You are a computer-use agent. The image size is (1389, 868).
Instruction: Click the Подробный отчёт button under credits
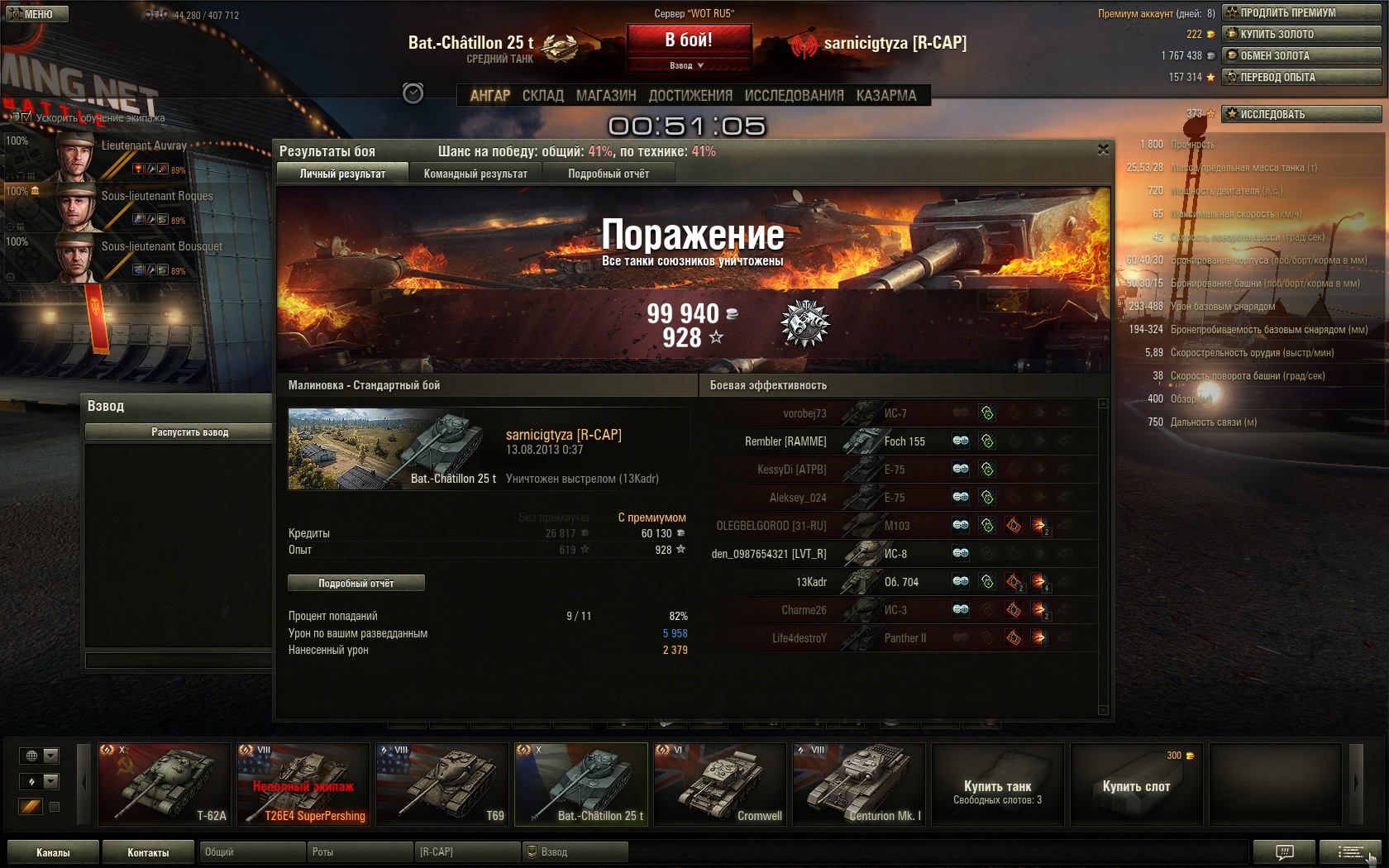pos(356,583)
